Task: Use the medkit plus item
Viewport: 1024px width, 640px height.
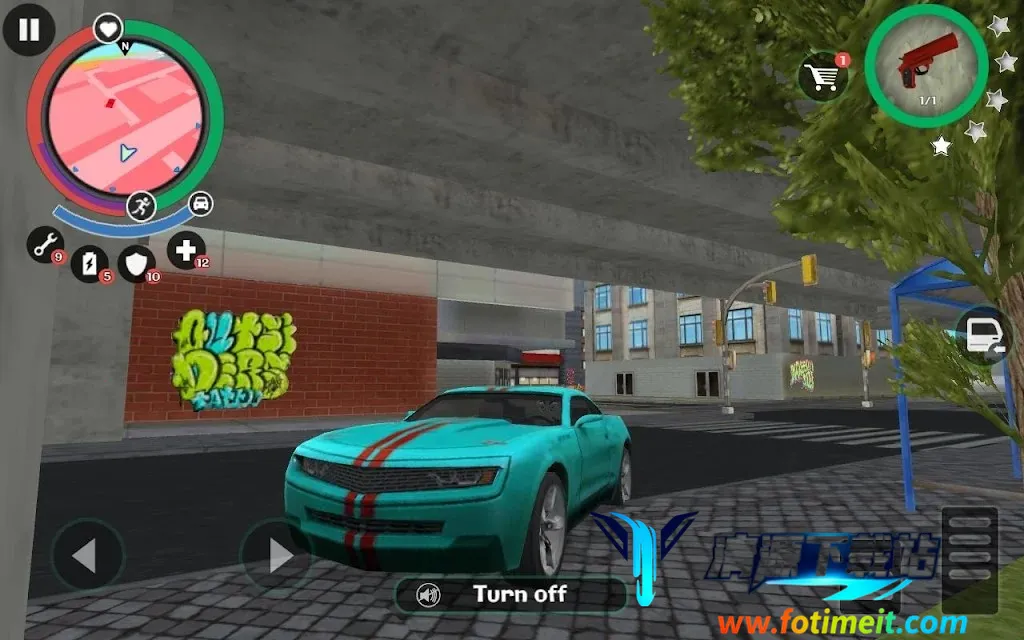Action: pyautogui.click(x=185, y=249)
